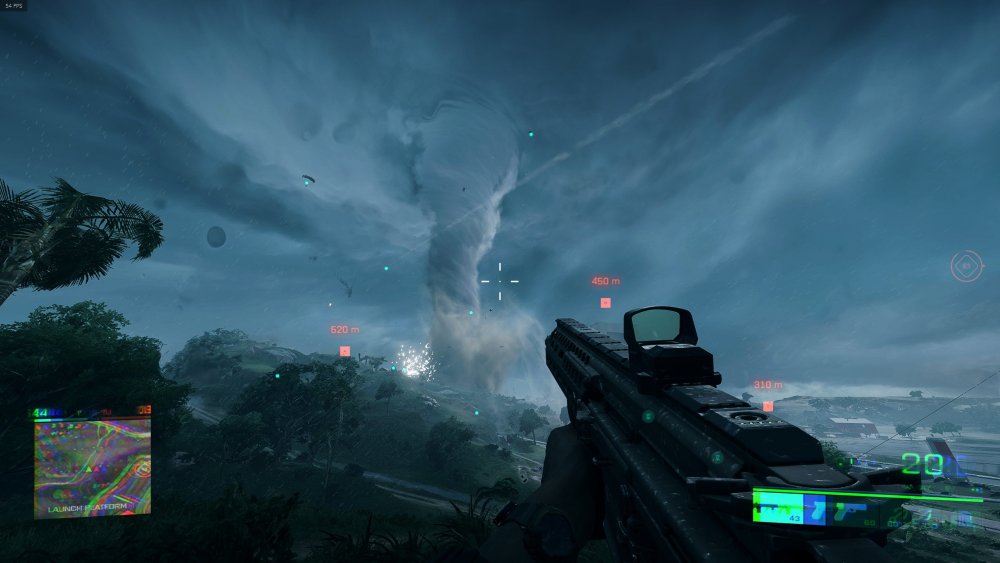Viewport: 1000px width, 563px height.
Task: Select the primary rifle weapon slot
Action: click(x=778, y=507)
